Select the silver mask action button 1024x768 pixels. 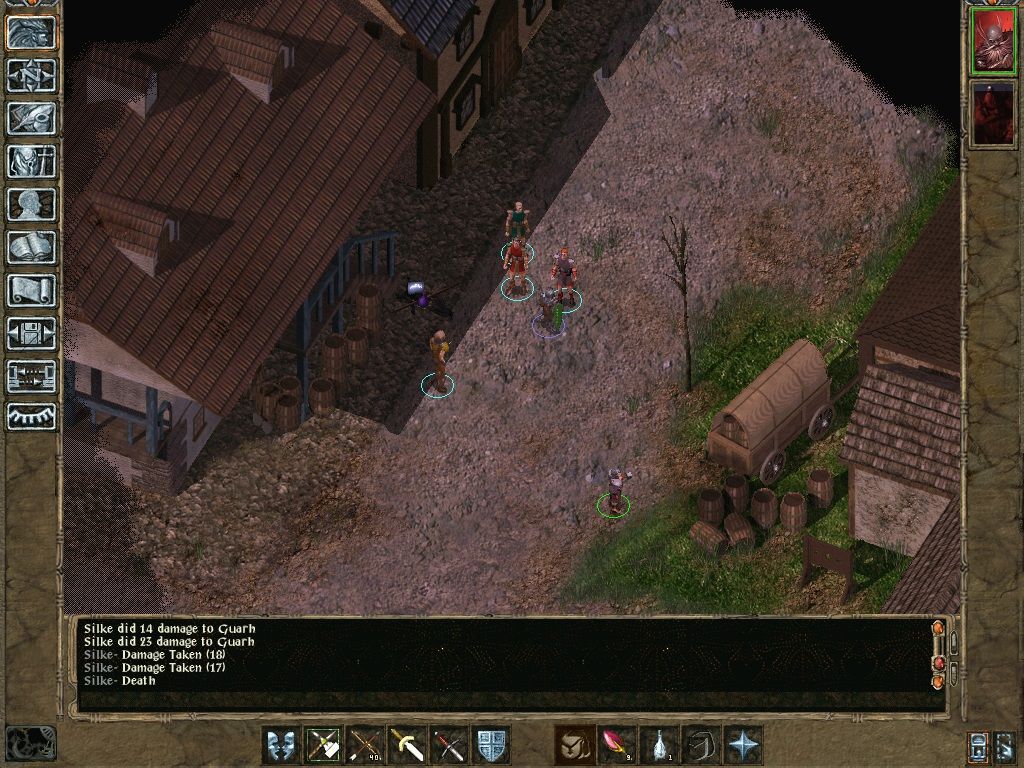coord(281,745)
